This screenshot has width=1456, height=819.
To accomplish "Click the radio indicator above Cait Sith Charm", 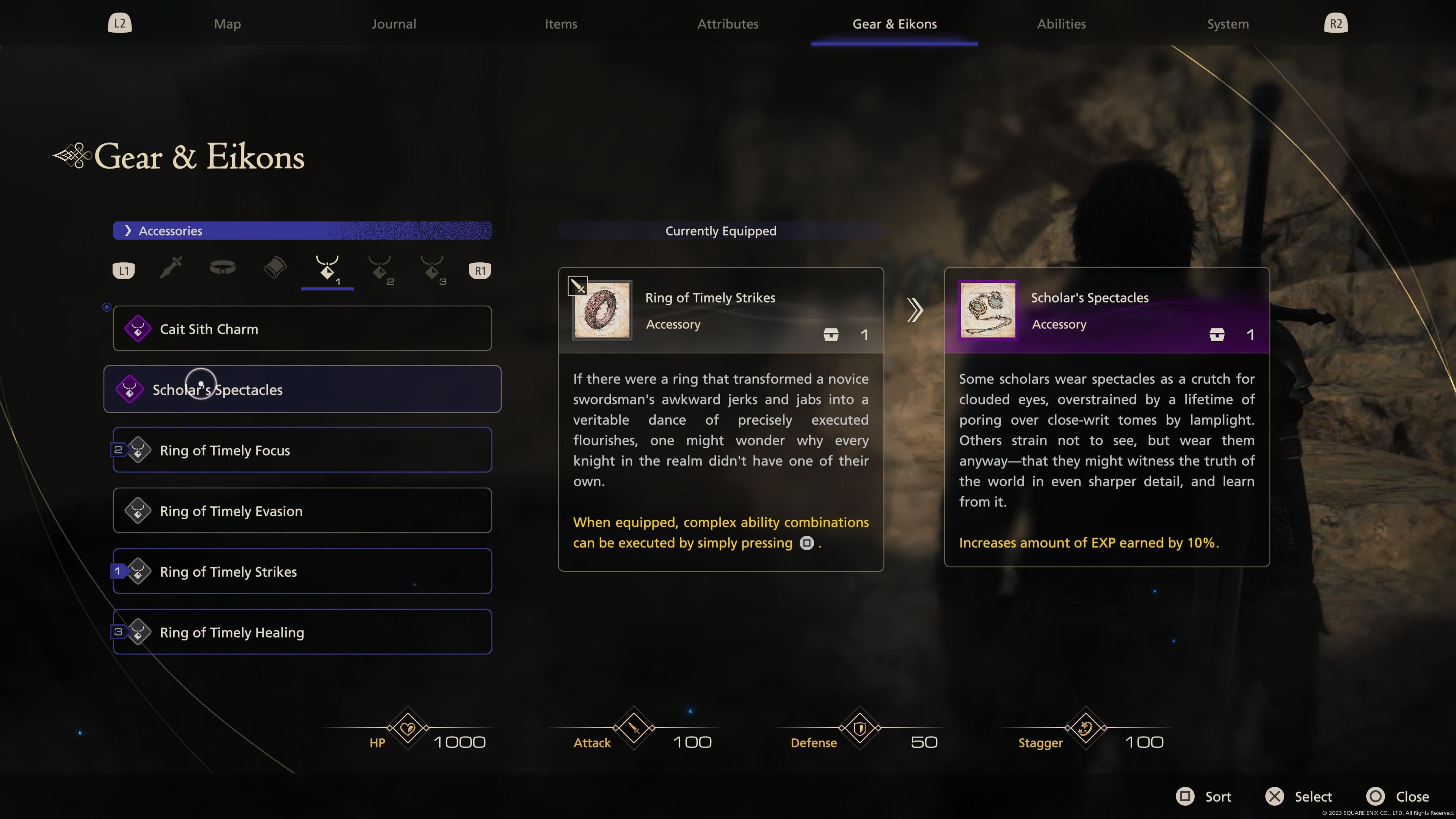I will click(x=107, y=307).
